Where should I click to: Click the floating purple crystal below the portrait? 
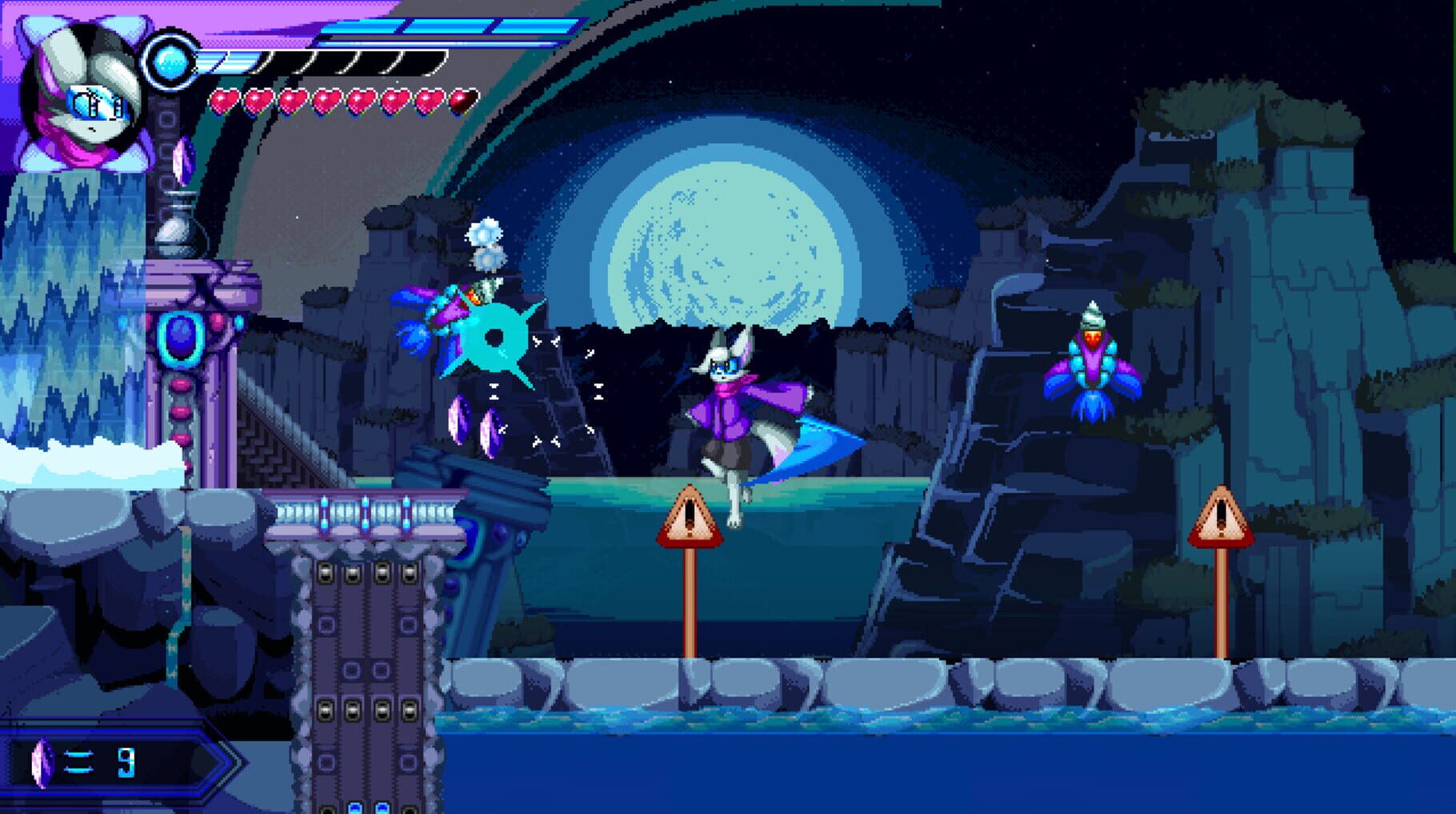coord(184,160)
